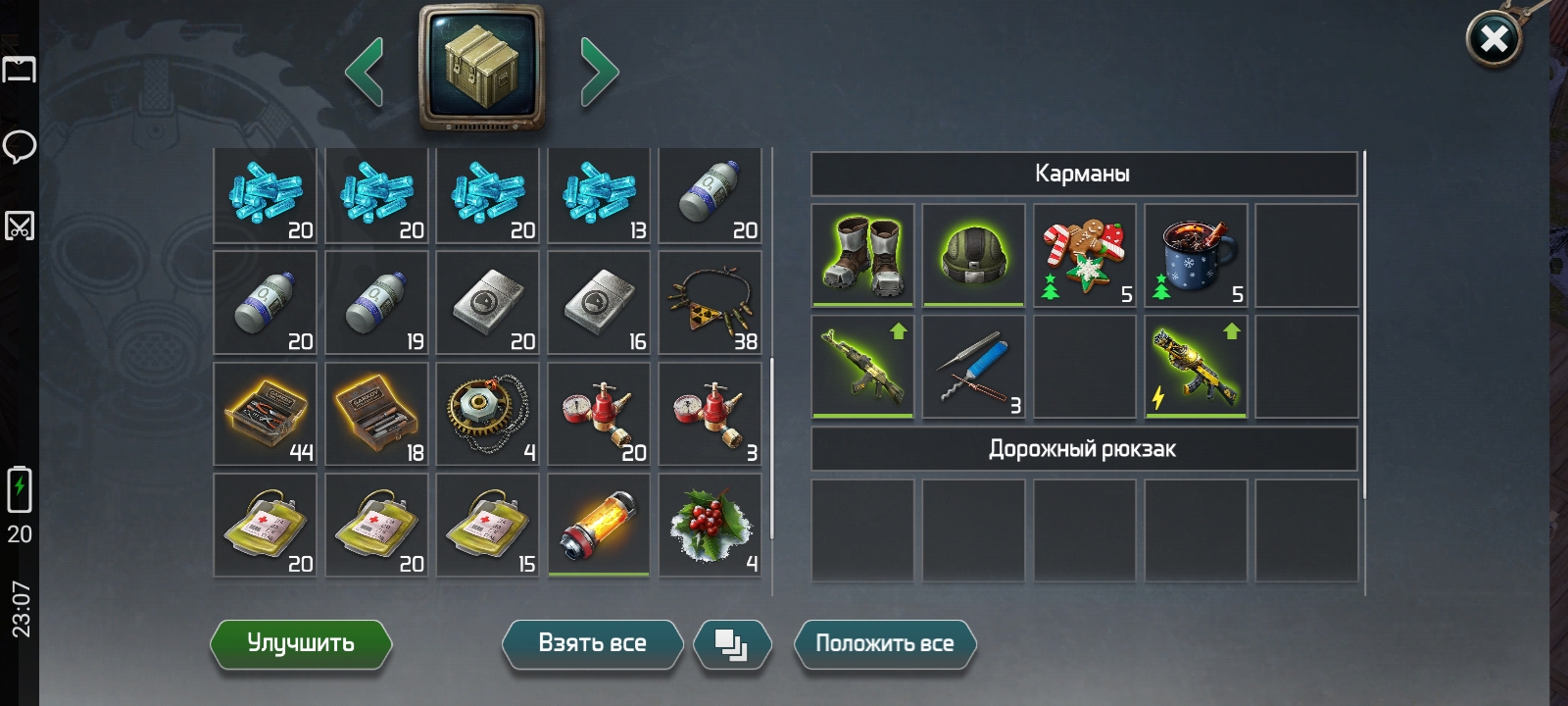Select the tooth necklace stack of 38
Screen dimensions: 1568x706
(710, 302)
